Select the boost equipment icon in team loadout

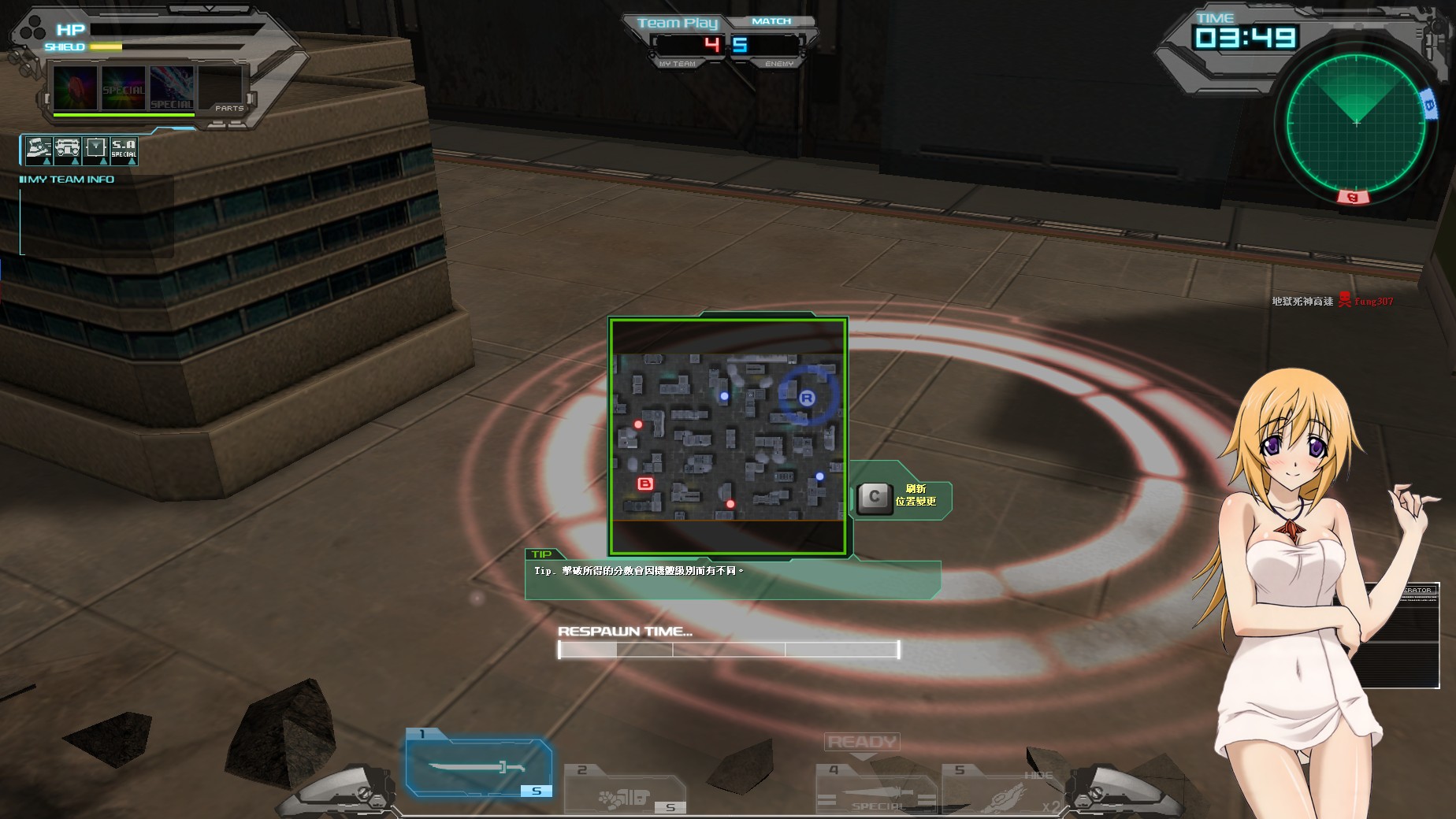point(38,151)
